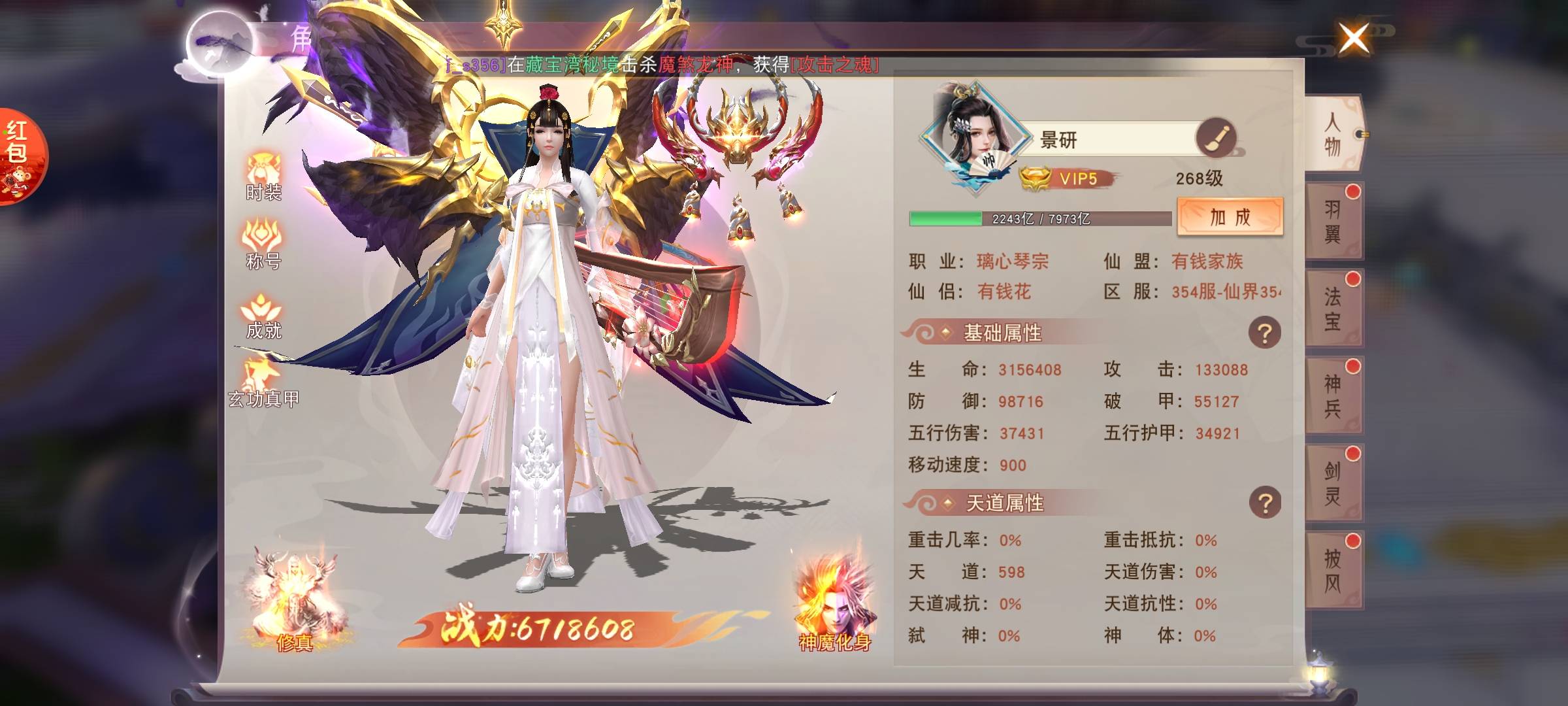The height and width of the screenshot is (706, 1568).
Task: Show the 披风 cloak tab
Action: [1333, 570]
